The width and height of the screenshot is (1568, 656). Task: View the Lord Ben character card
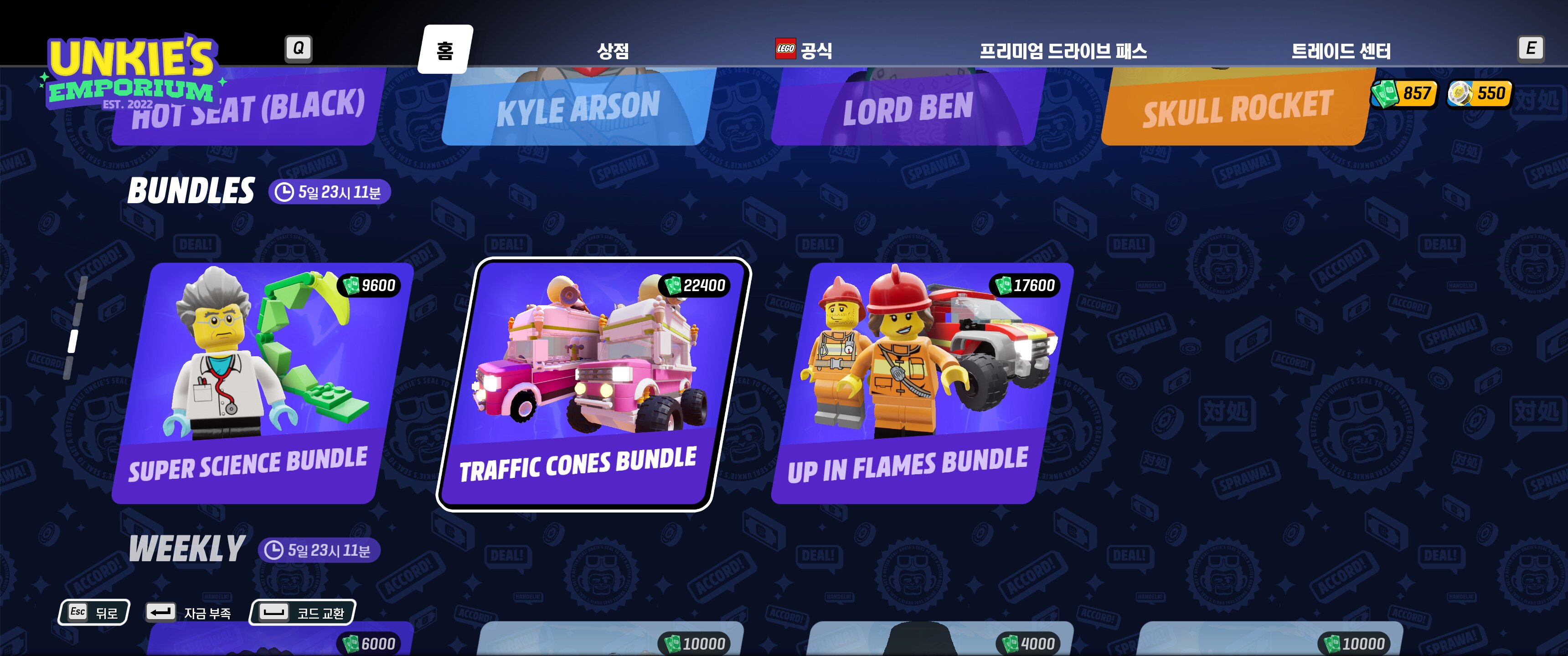[x=907, y=109]
